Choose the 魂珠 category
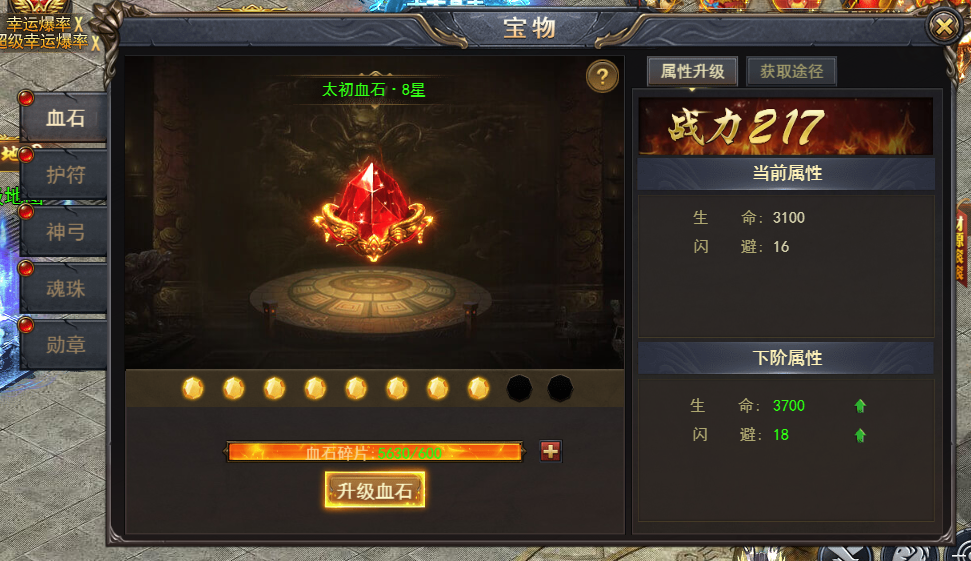 click(66, 288)
